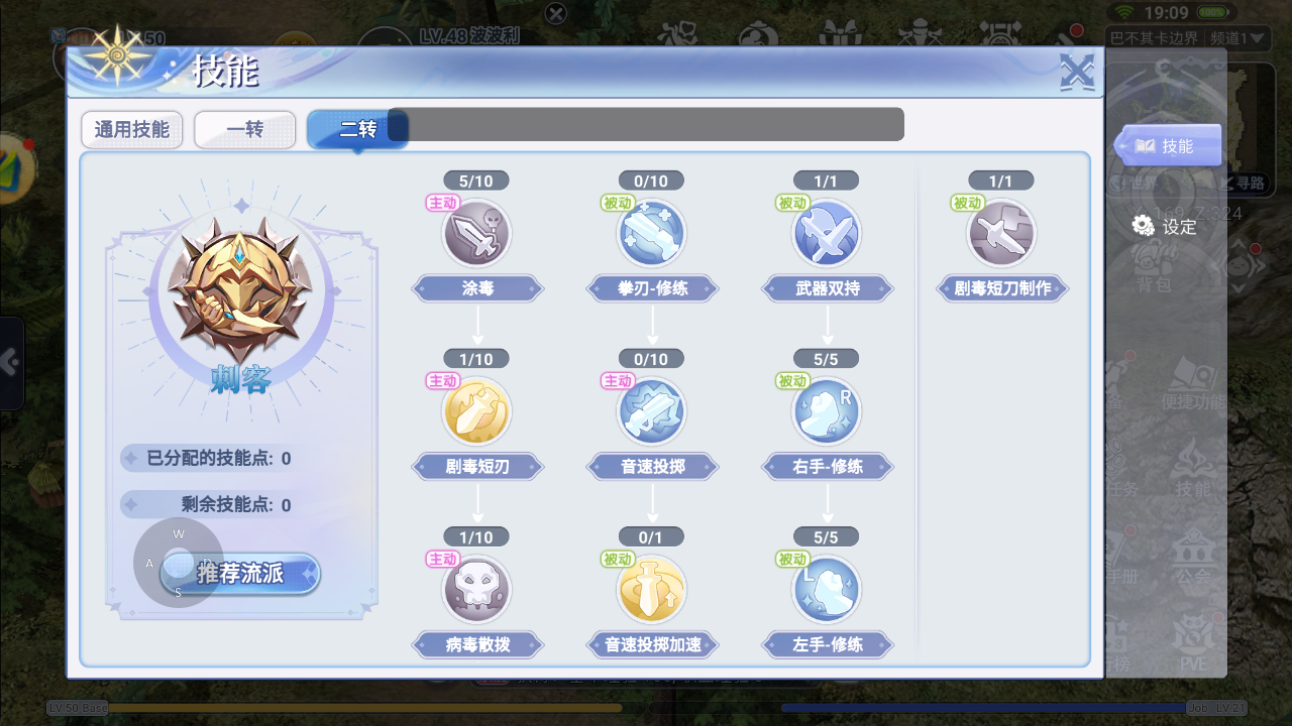Viewport: 1292px width, 726px height.
Task: Choose the 左手-修练 skill icon
Action: (826, 590)
